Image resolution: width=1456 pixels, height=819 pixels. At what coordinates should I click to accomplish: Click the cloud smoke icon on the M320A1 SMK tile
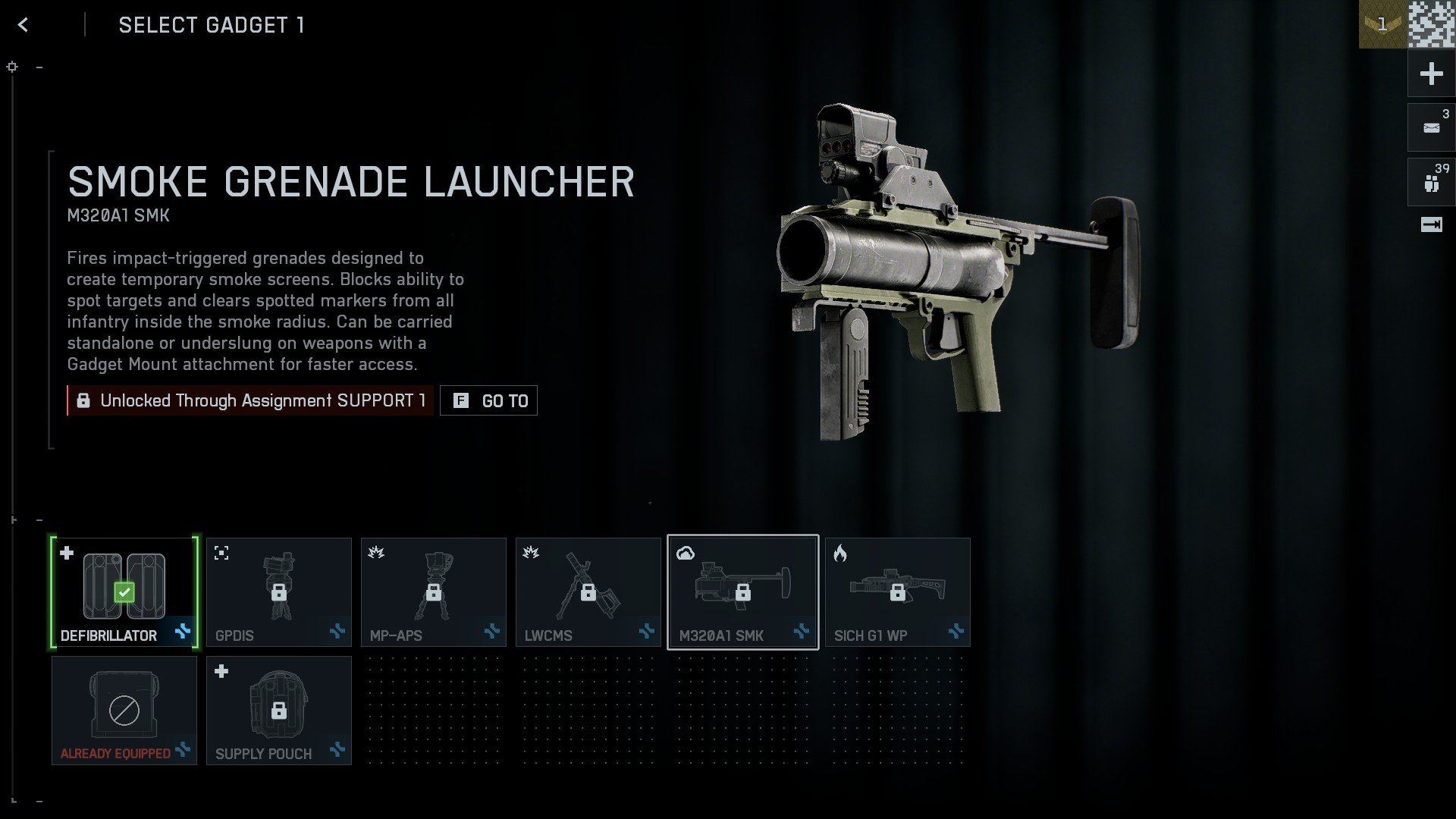point(687,553)
